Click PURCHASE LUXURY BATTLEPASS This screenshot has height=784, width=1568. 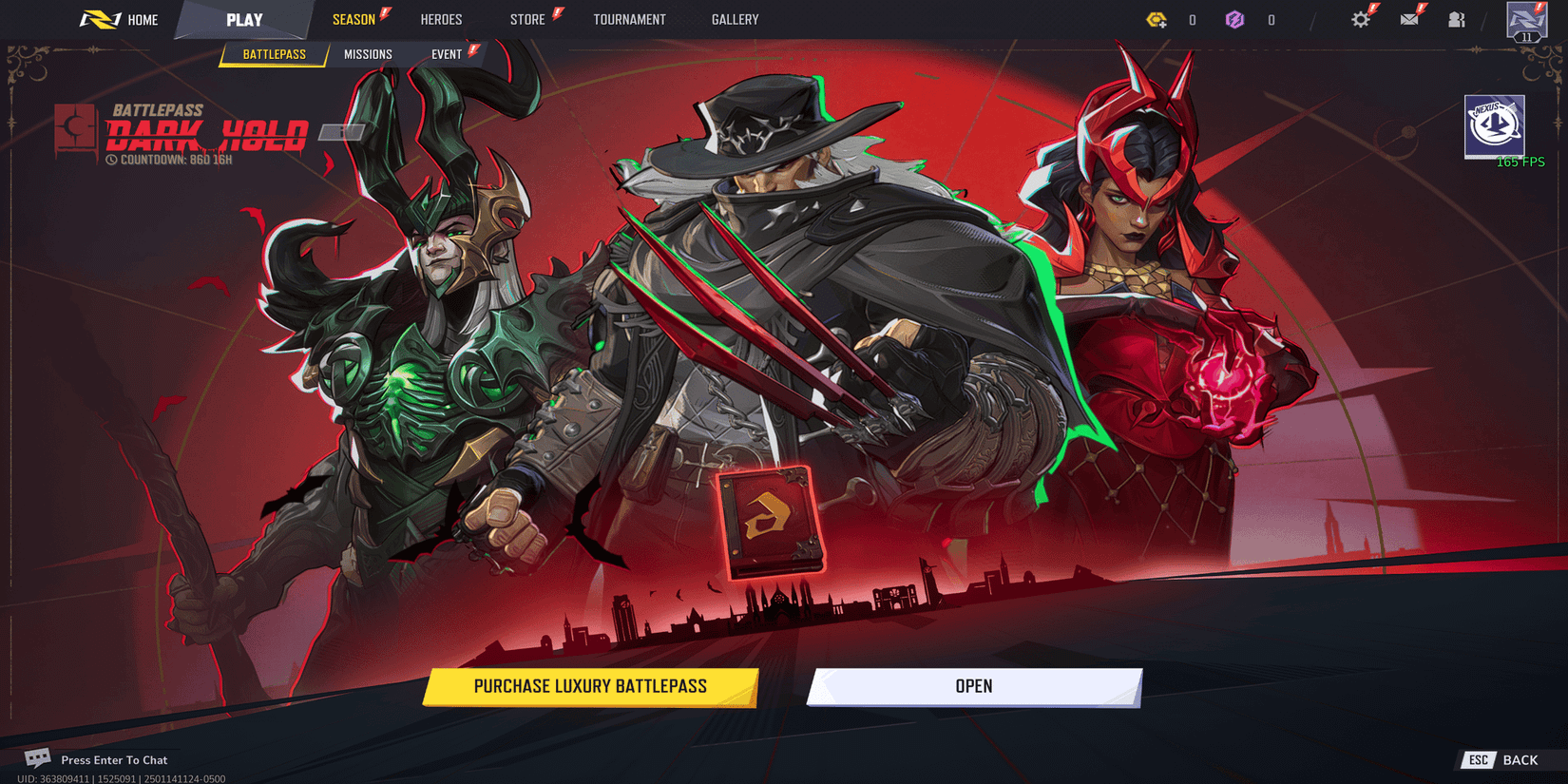click(x=591, y=686)
